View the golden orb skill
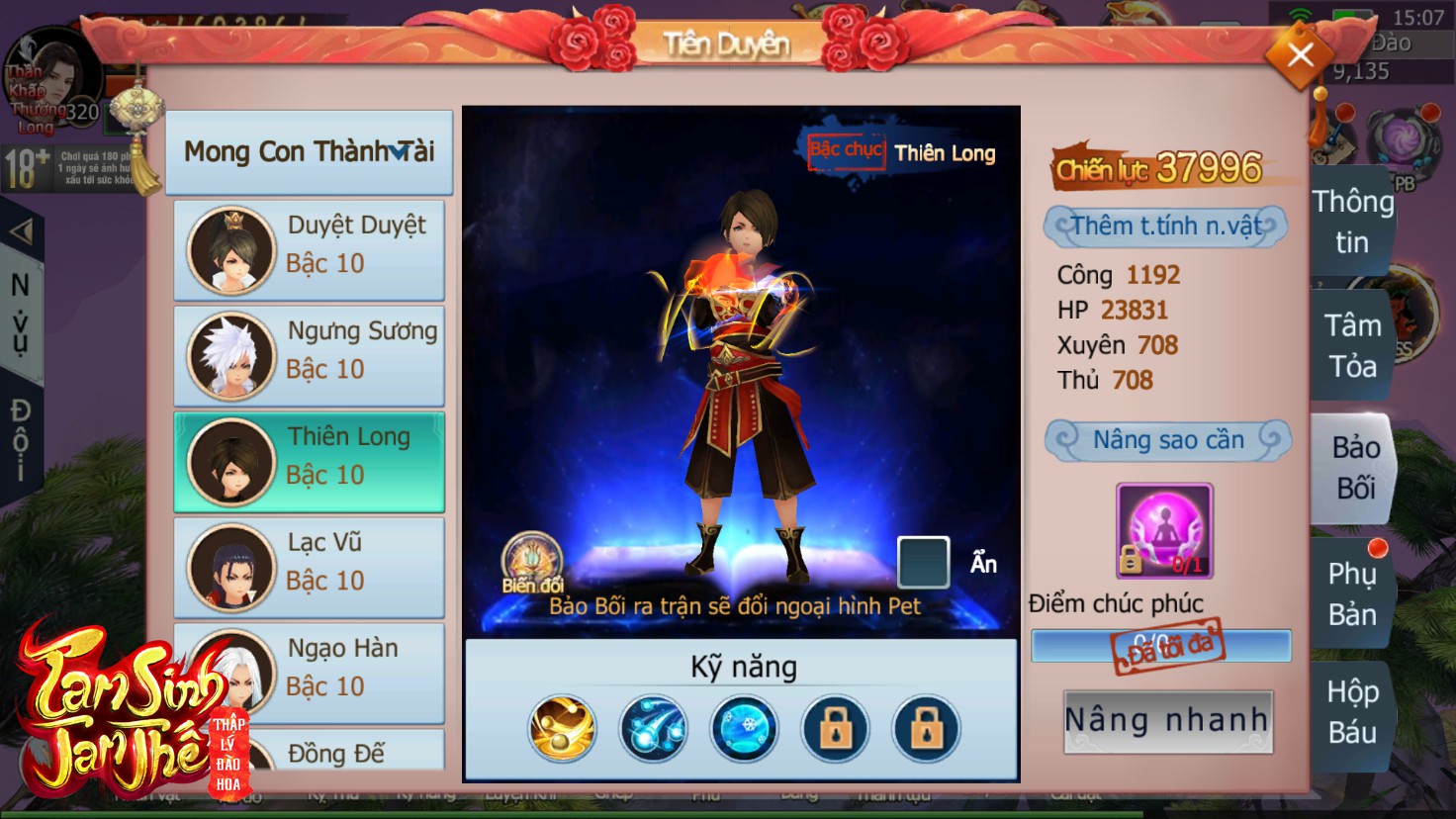This screenshot has width=1456, height=819. pyautogui.click(x=563, y=729)
